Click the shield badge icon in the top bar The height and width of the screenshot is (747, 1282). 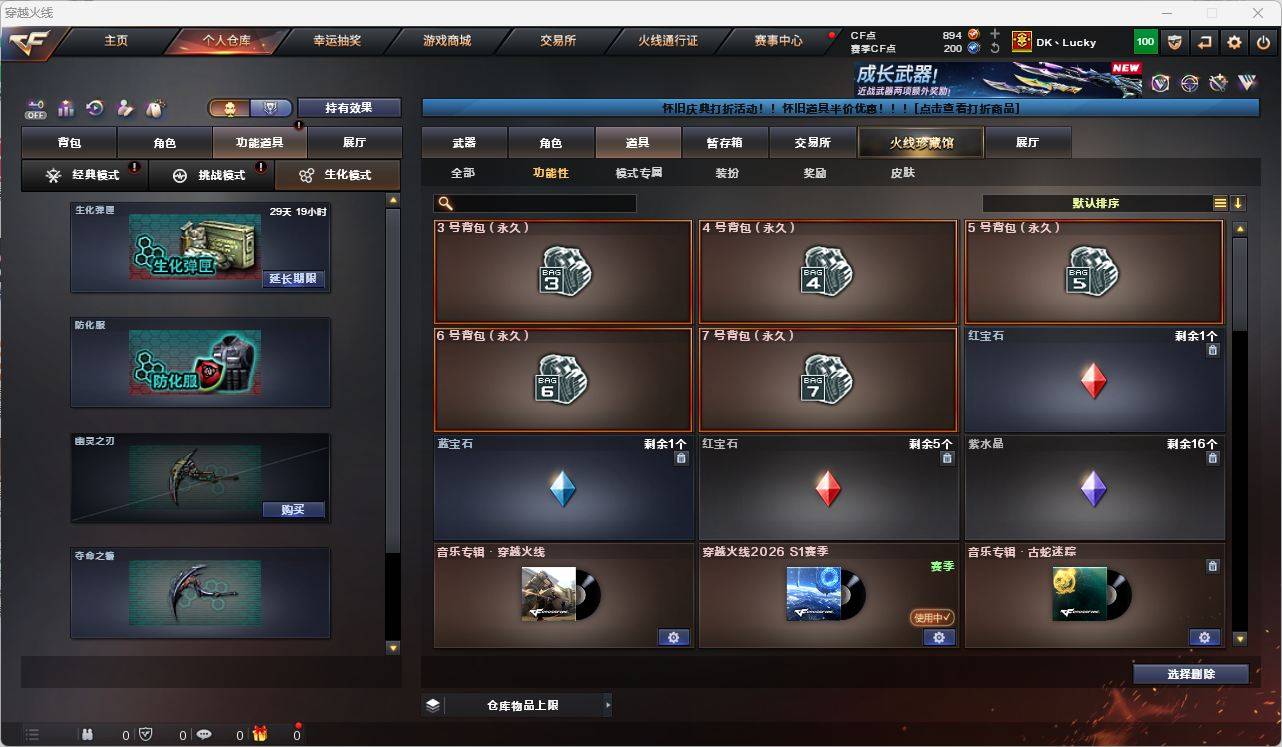point(1175,42)
